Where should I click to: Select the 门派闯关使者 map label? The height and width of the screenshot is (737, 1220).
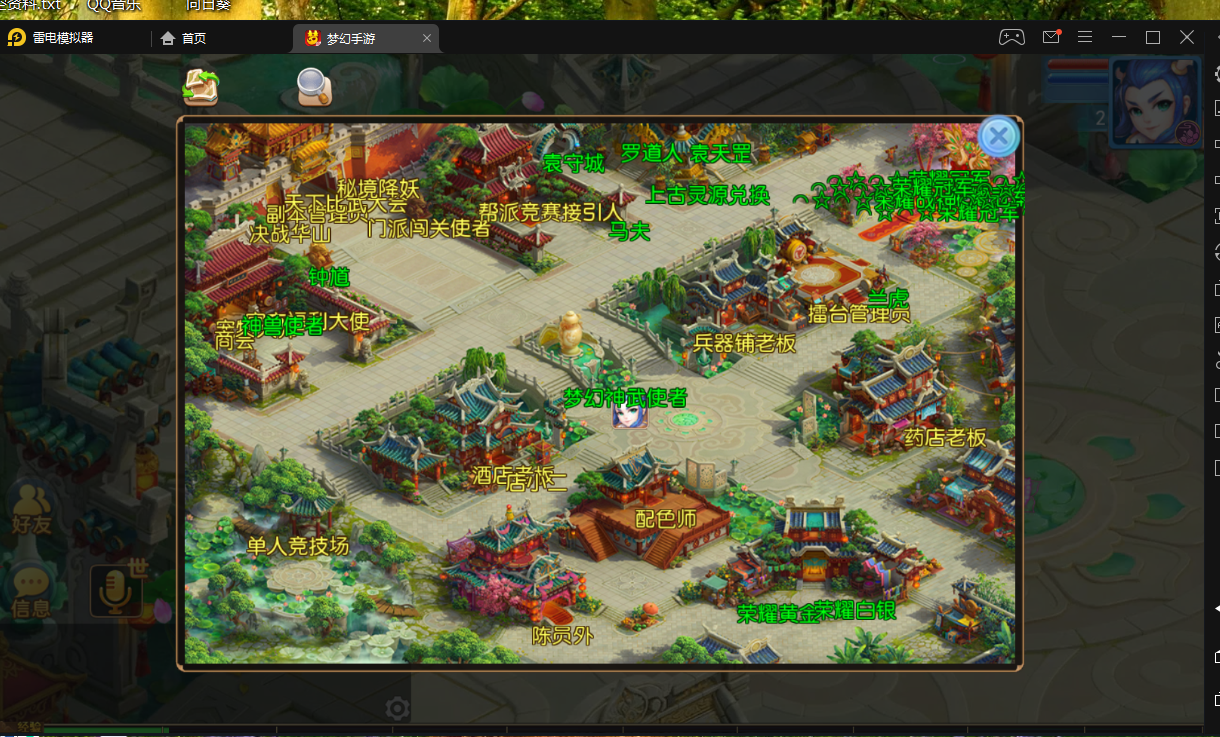click(428, 228)
